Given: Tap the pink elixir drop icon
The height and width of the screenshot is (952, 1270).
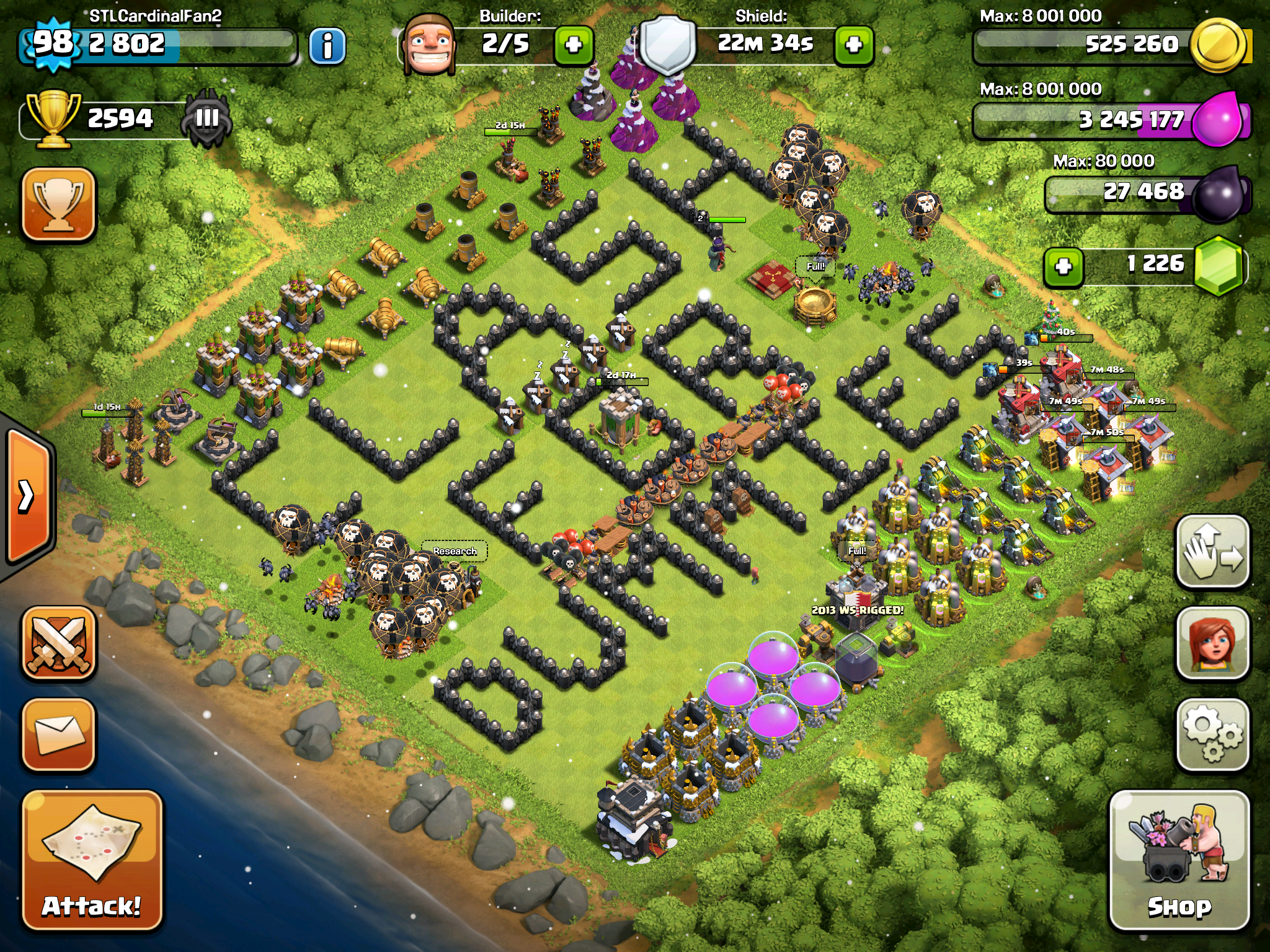Looking at the screenshot, I should click(x=1219, y=119).
